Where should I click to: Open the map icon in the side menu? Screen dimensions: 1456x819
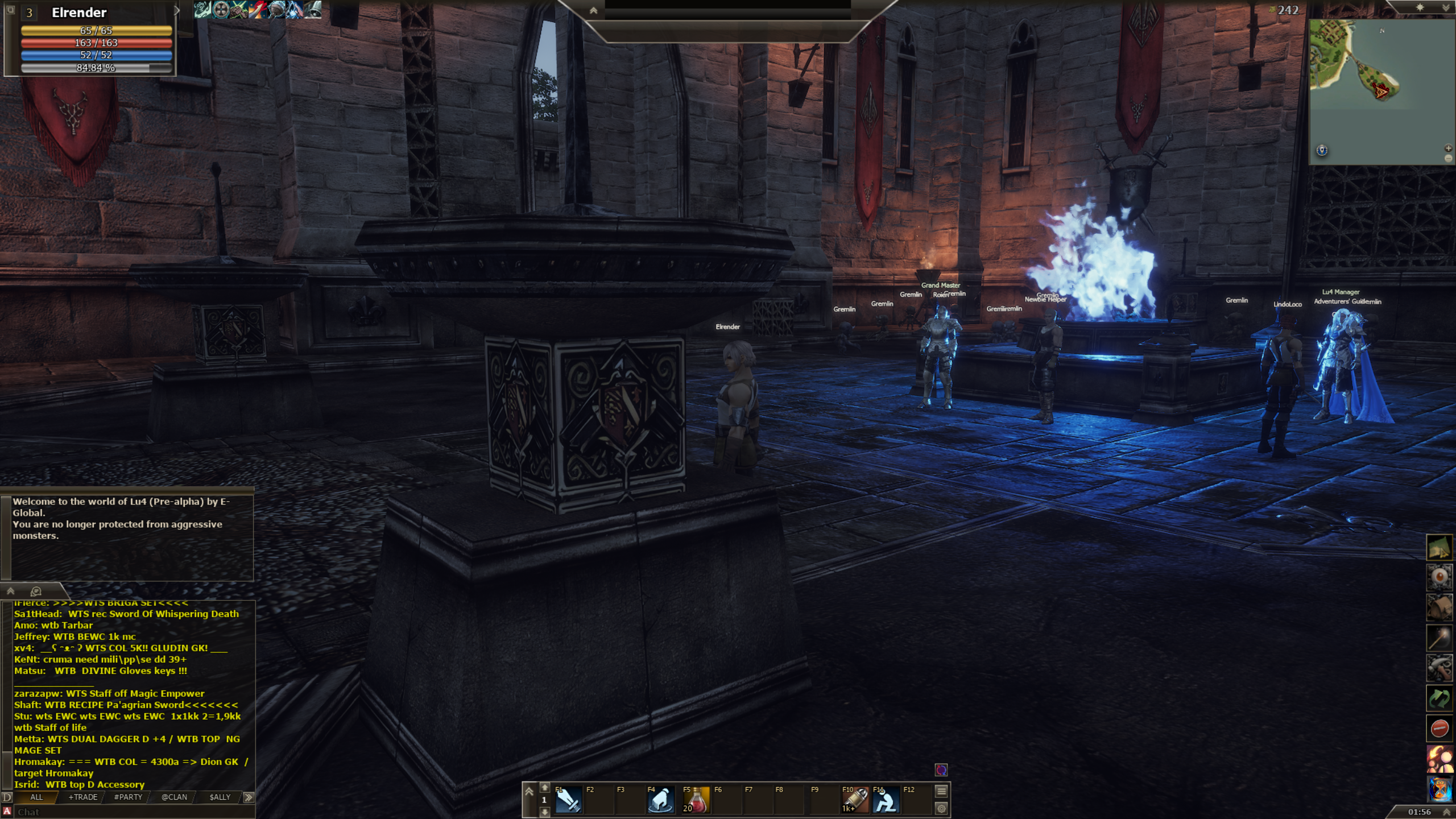[1439, 548]
